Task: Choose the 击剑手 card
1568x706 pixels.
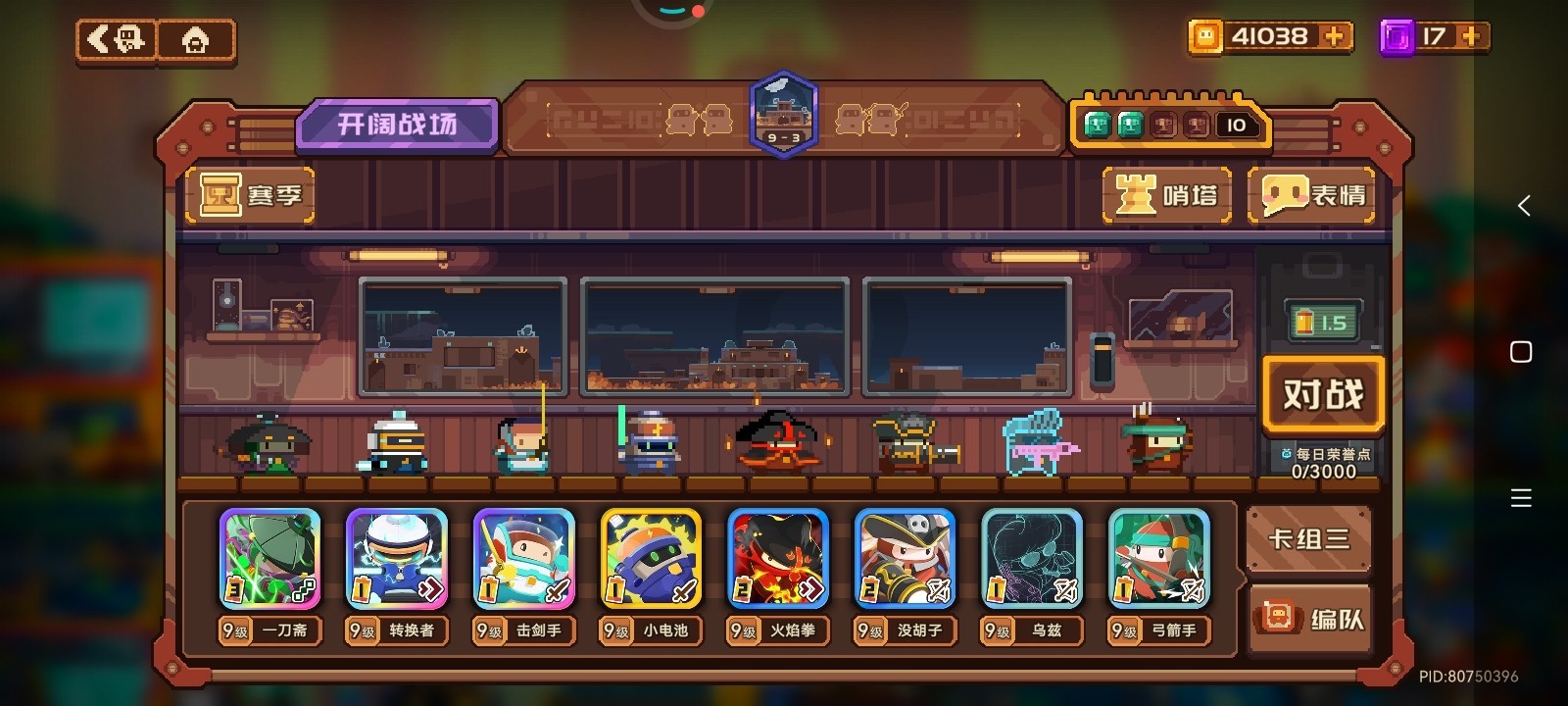Action: point(524,559)
